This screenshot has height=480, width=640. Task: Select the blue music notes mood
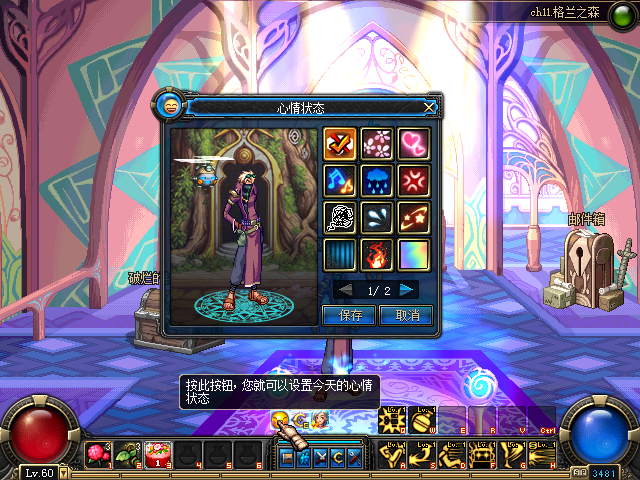coord(340,181)
